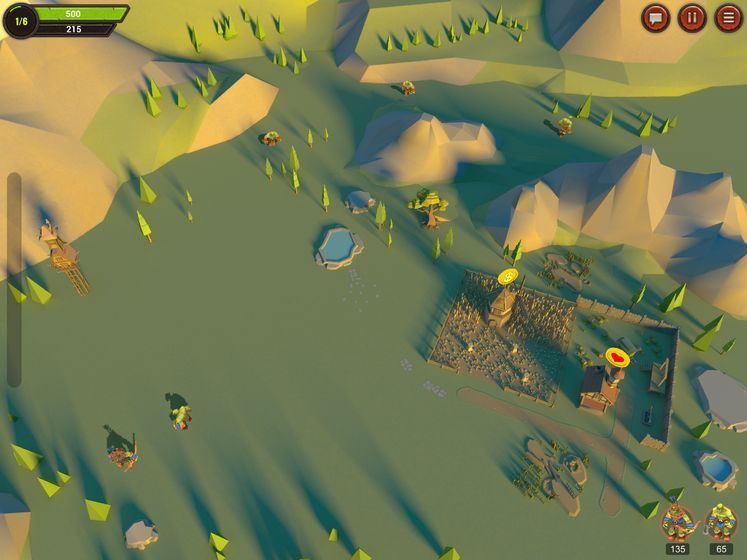Select the green orc unit costing 65
The width and height of the screenshot is (747, 560).
[x=720, y=522]
